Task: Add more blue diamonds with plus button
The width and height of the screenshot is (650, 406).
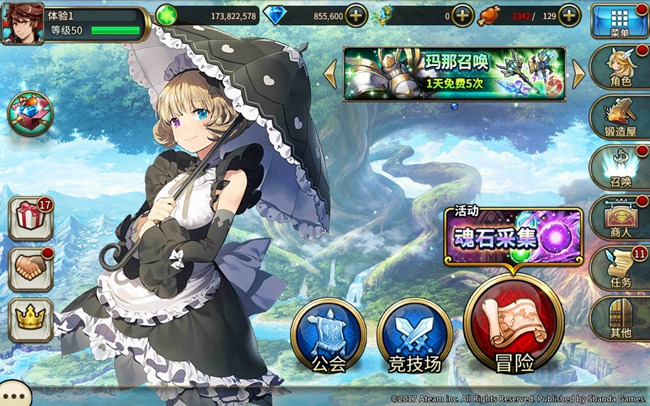Action: coord(355,16)
